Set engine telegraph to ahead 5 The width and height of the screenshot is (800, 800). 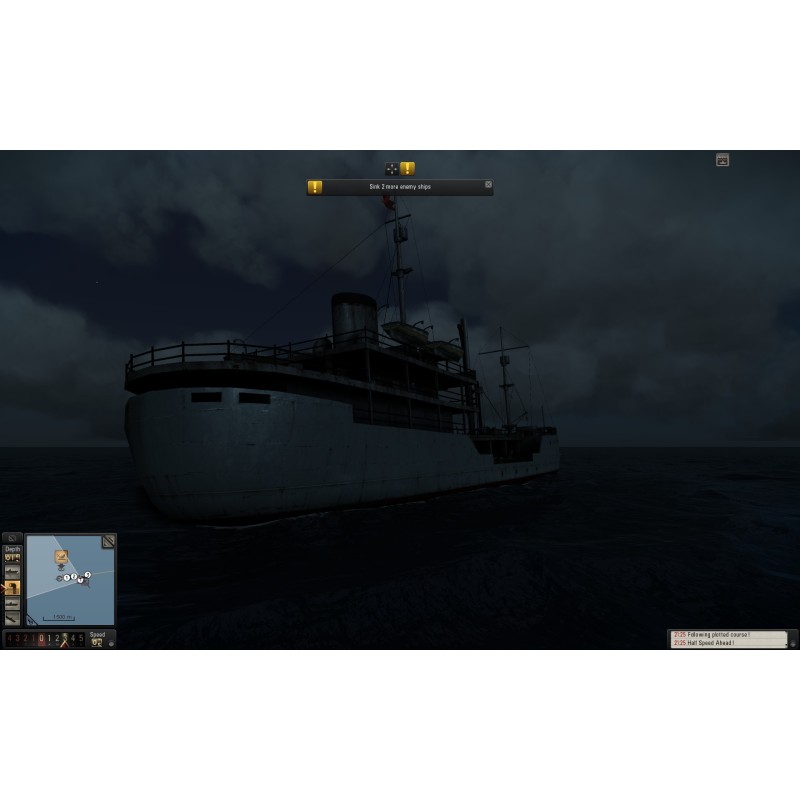coord(81,638)
